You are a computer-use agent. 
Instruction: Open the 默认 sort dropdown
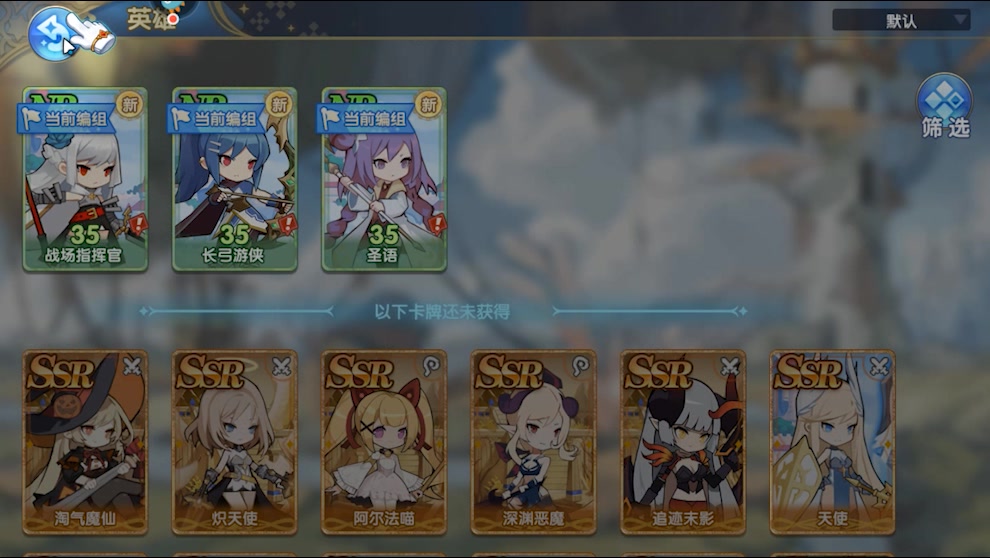click(x=901, y=20)
